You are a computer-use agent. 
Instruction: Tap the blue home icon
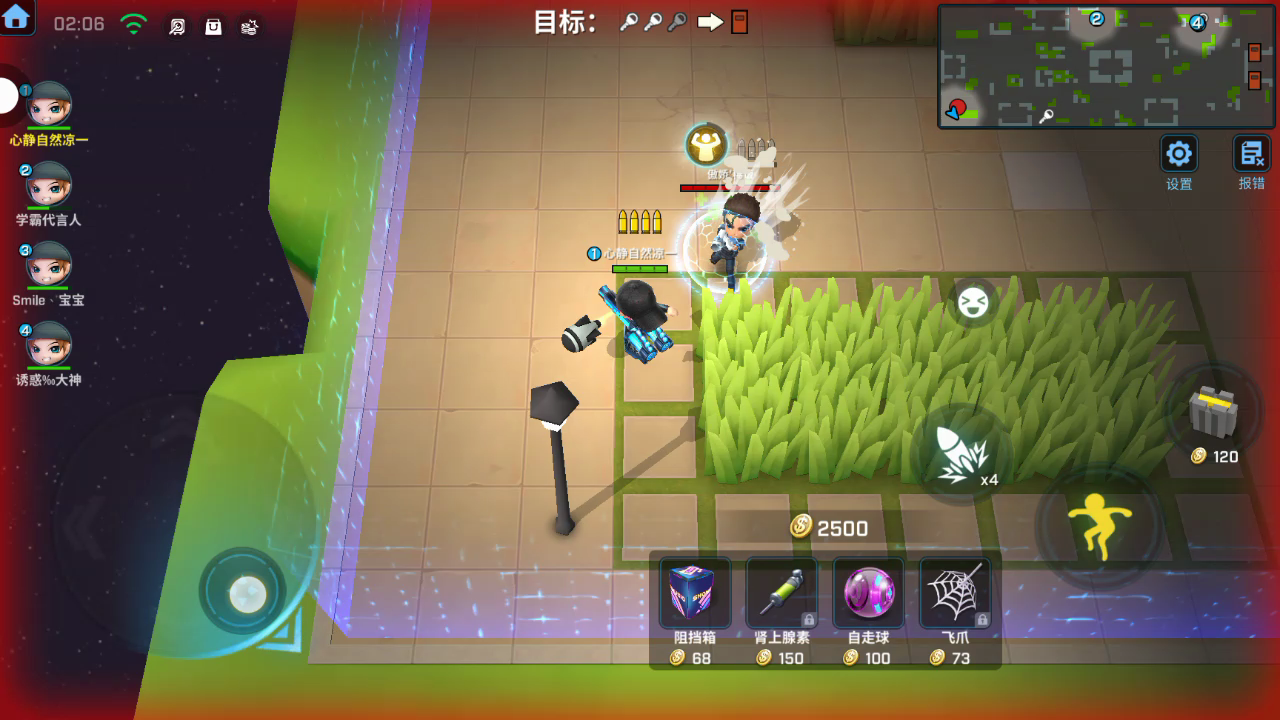click(x=17, y=17)
